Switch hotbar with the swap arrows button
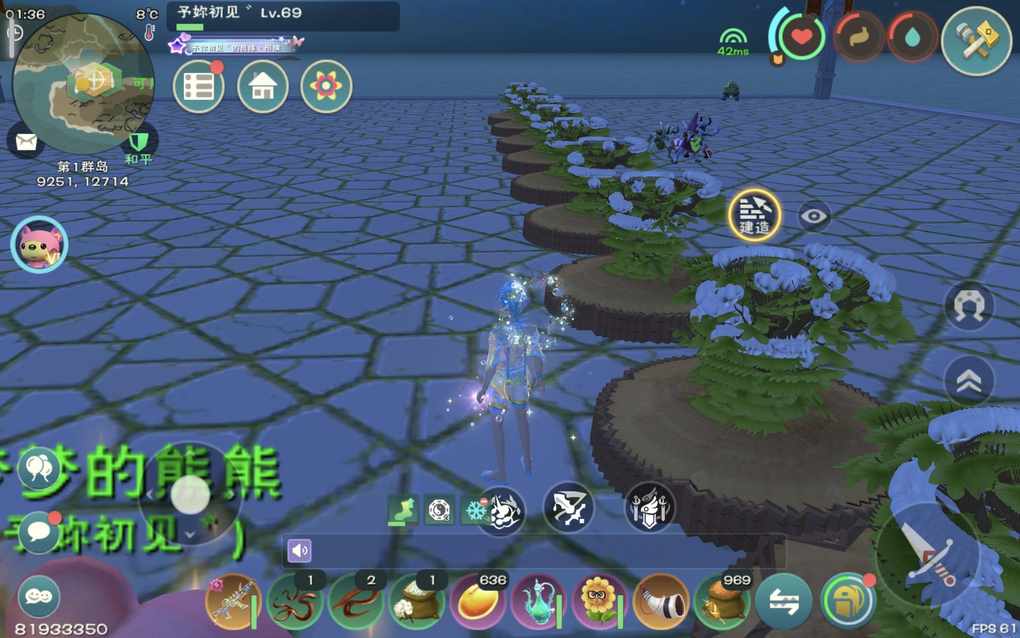 click(784, 602)
